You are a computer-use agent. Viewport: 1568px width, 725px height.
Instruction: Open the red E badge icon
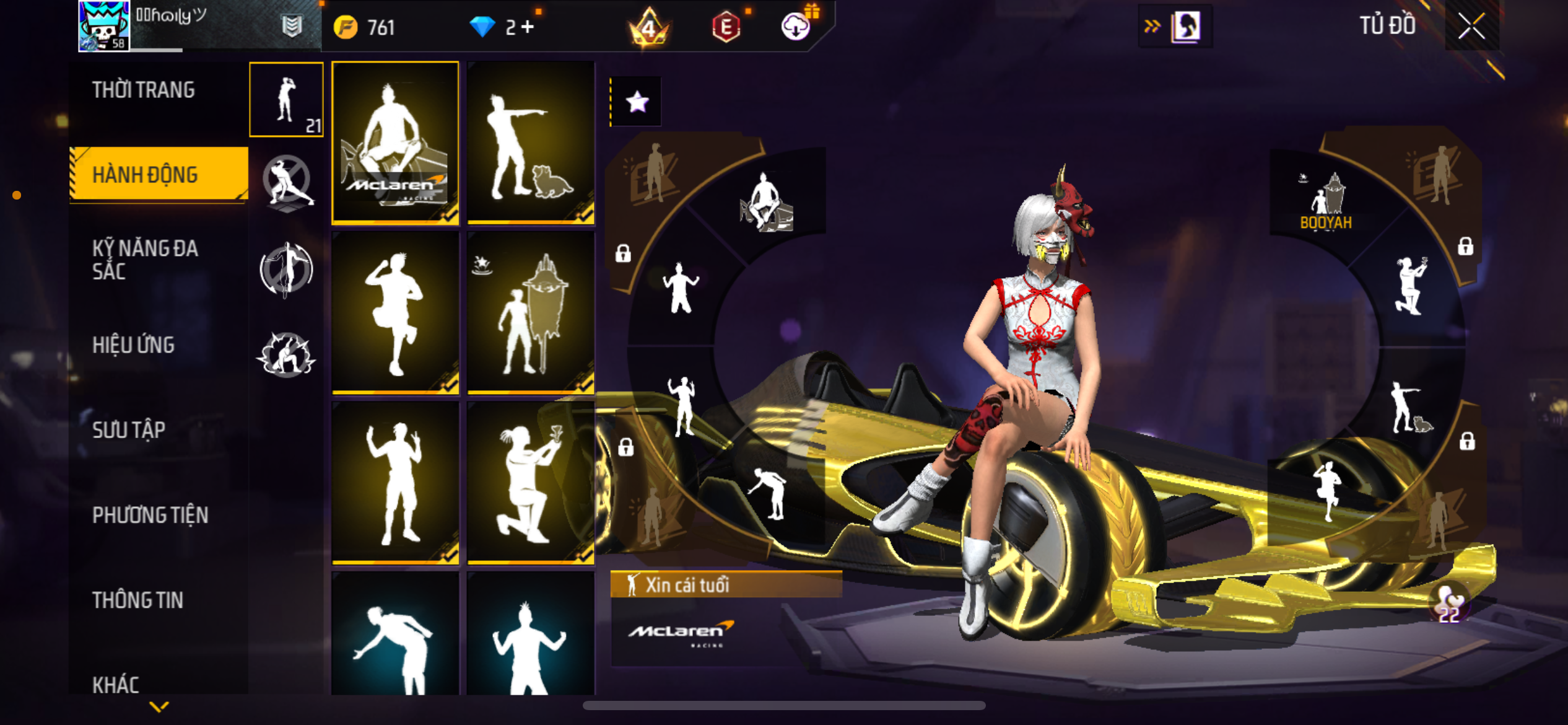coord(726,27)
